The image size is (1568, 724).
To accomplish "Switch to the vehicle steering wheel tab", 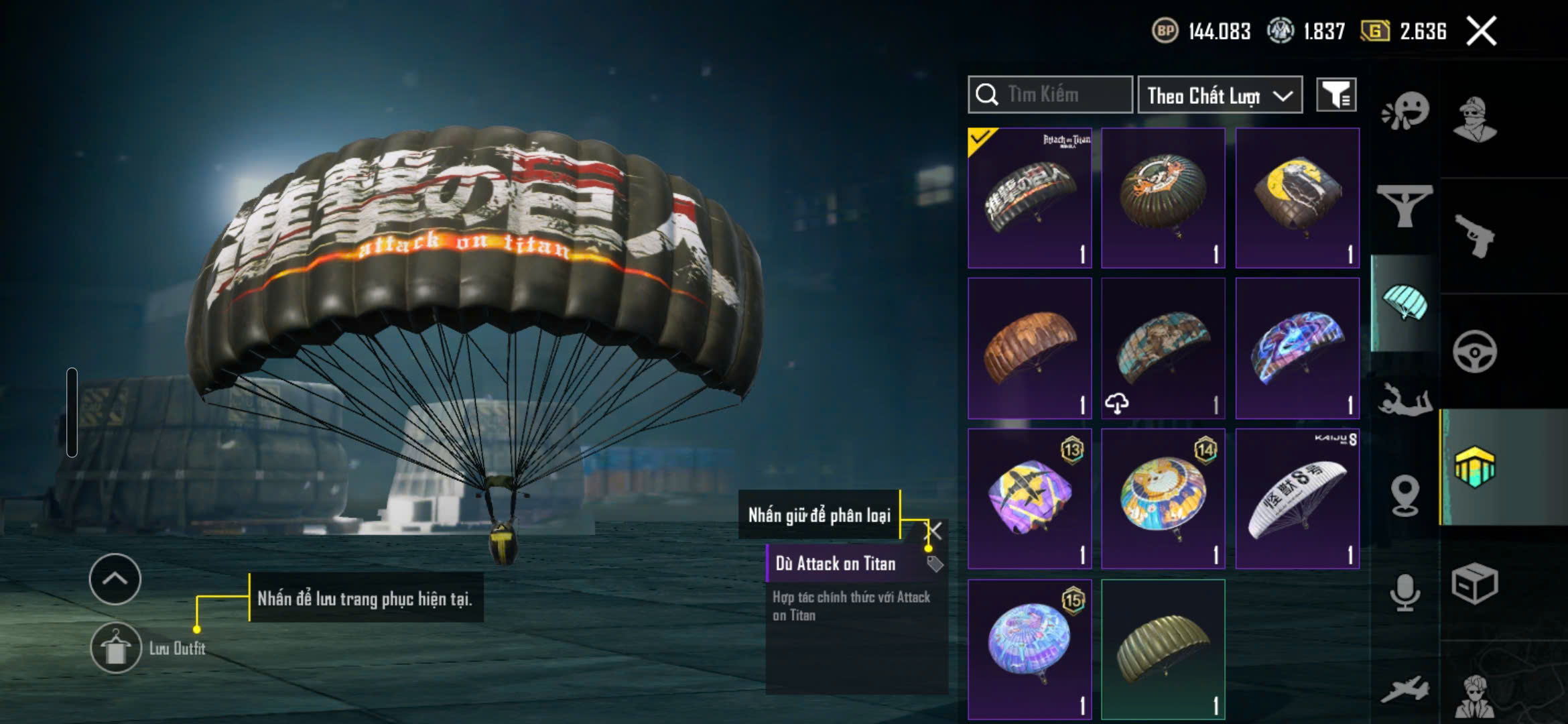I will point(1474,351).
